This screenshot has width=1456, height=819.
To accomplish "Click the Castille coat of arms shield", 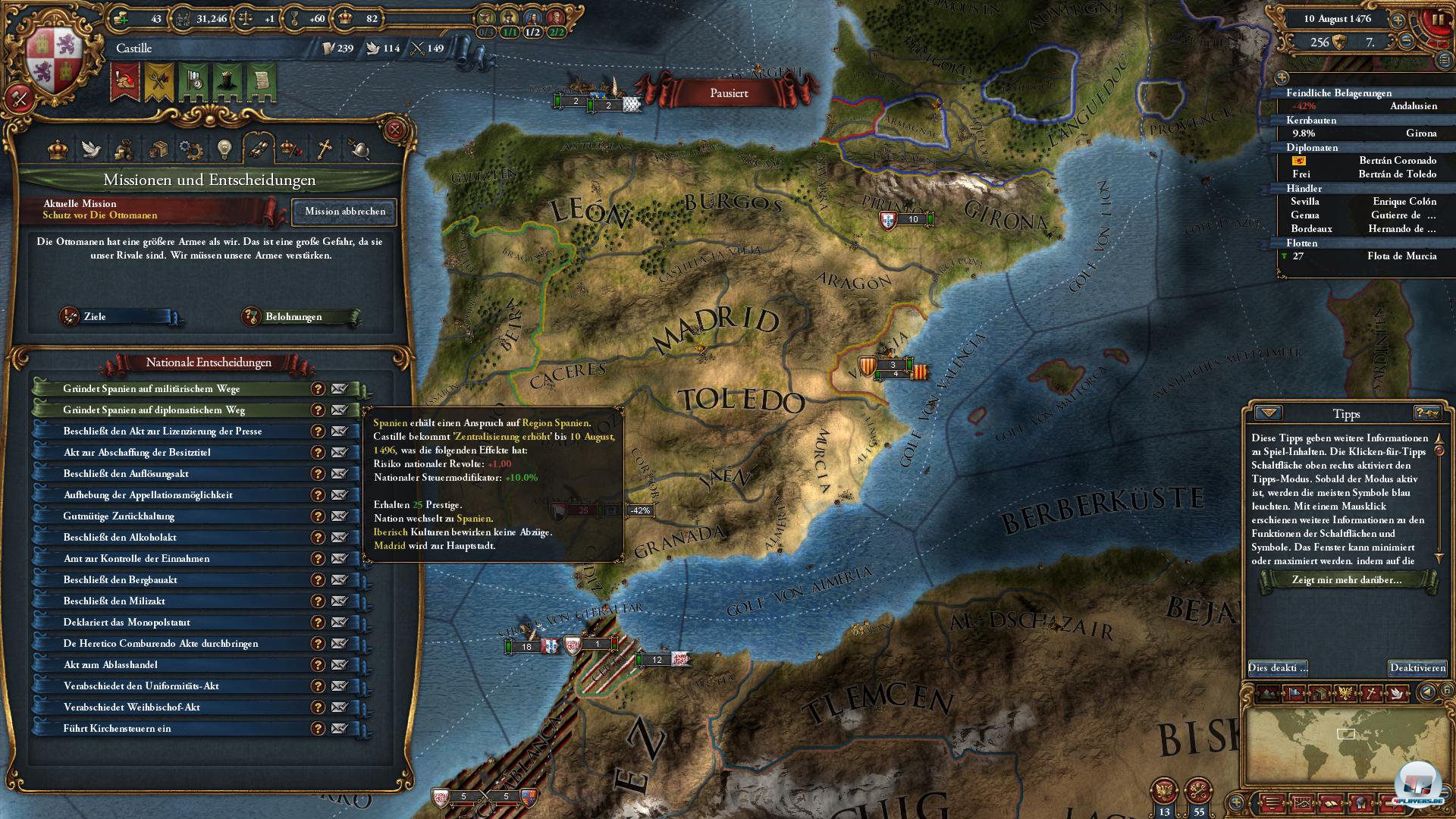I will coord(52,62).
